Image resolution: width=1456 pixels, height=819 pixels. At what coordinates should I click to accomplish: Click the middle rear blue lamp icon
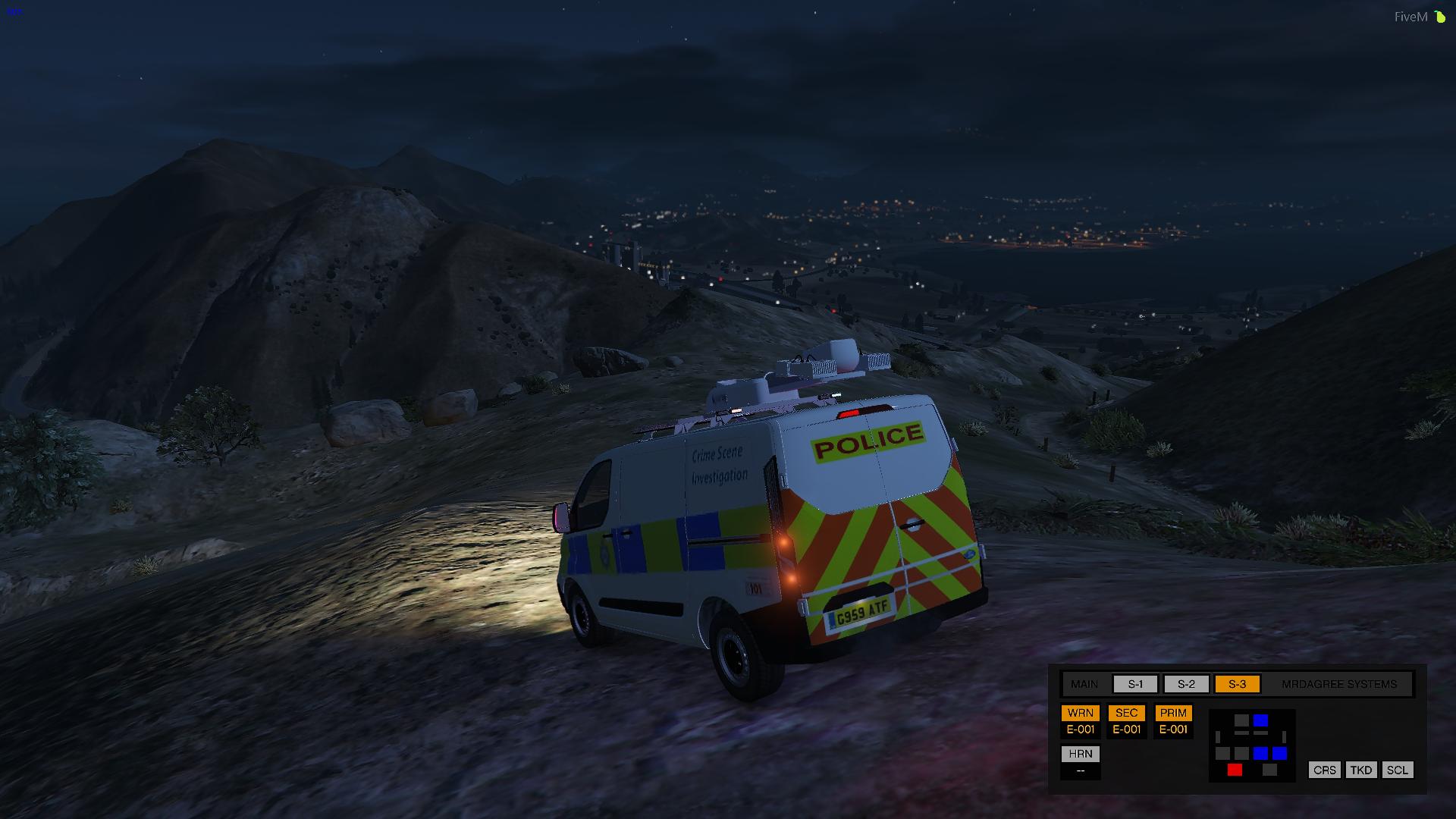(1260, 753)
